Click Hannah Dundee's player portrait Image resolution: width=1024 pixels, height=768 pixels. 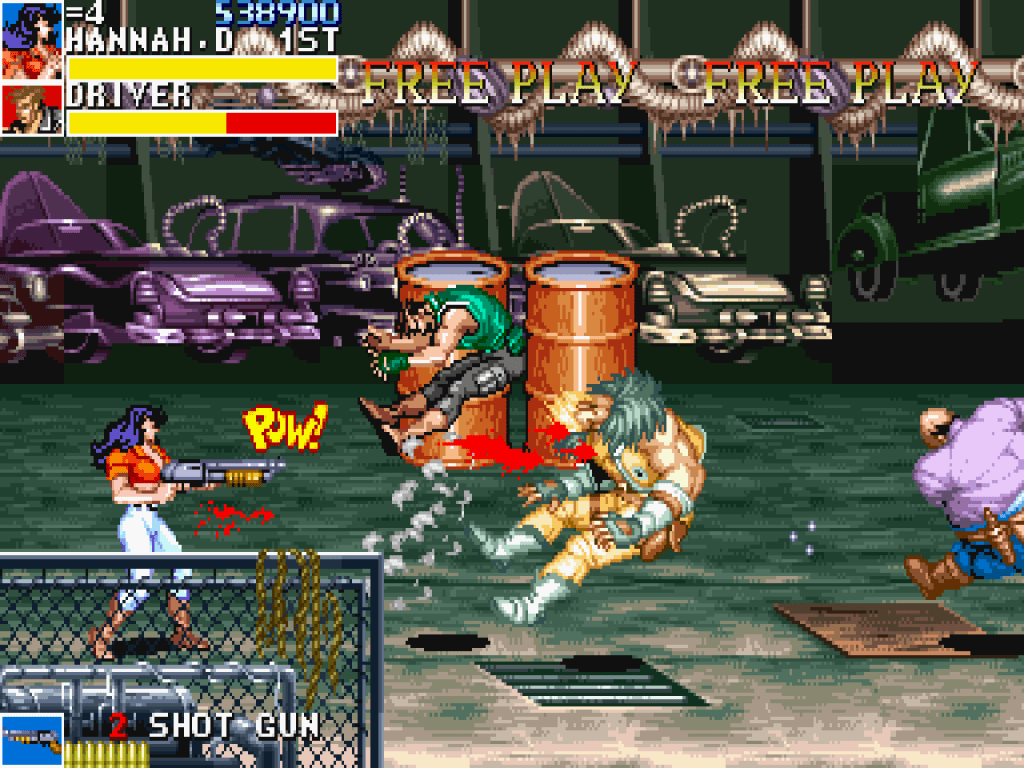click(32, 41)
